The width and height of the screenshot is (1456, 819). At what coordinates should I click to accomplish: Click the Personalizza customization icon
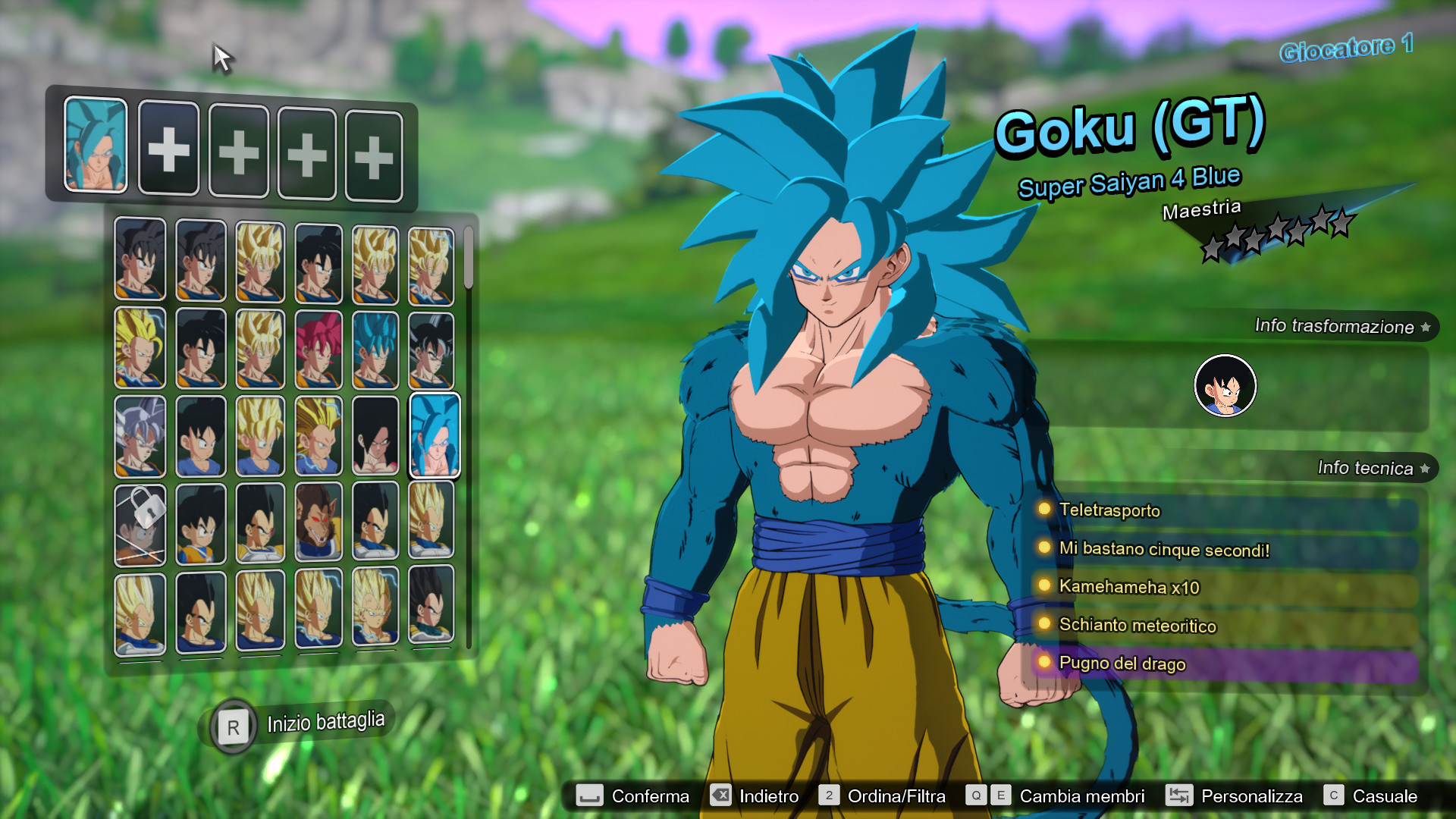pos(1178,796)
